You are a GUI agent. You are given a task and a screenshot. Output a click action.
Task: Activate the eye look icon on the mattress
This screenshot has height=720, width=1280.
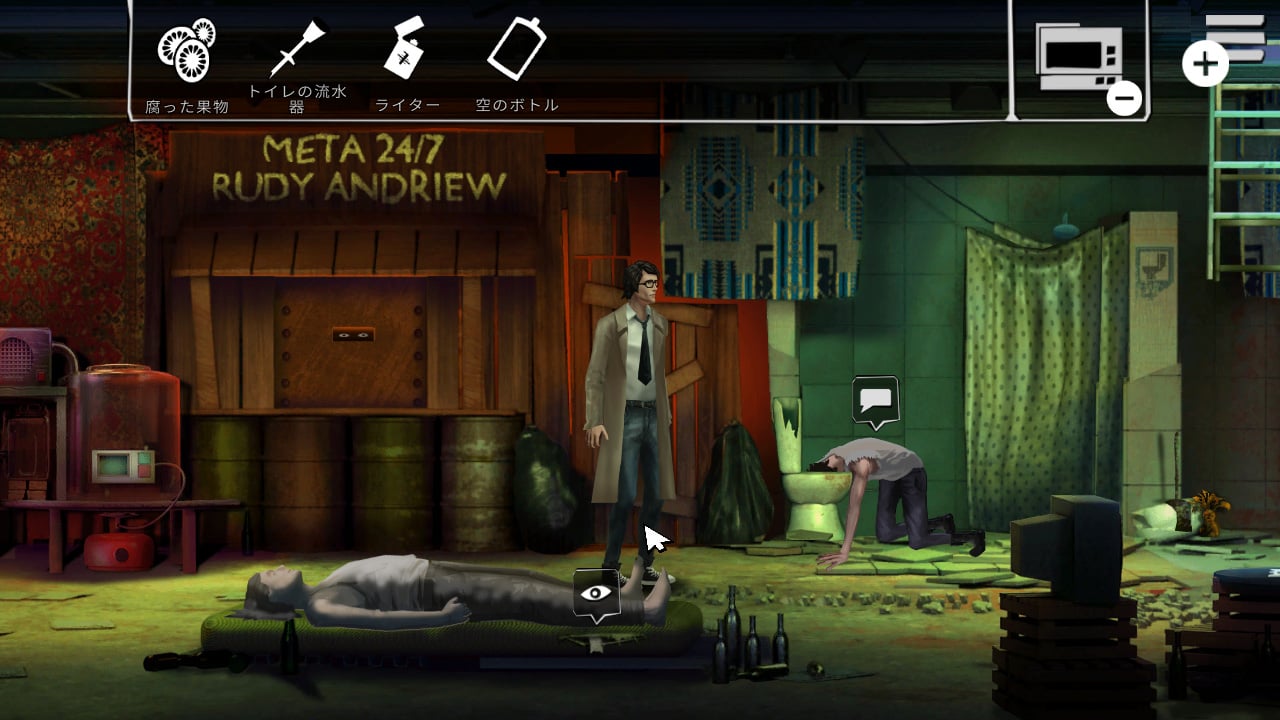[596, 594]
